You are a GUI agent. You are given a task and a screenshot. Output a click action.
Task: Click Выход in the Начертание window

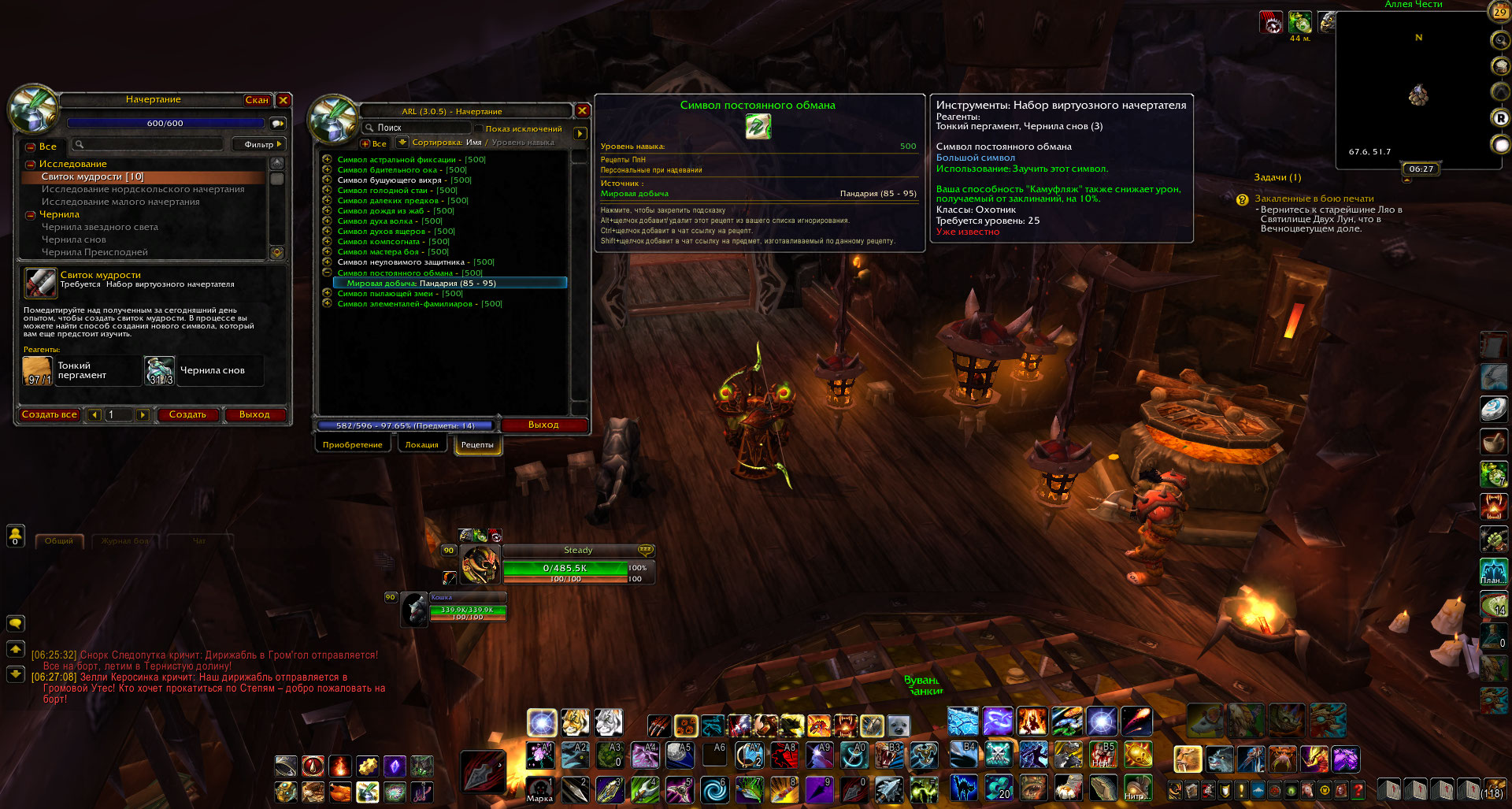[x=254, y=414]
